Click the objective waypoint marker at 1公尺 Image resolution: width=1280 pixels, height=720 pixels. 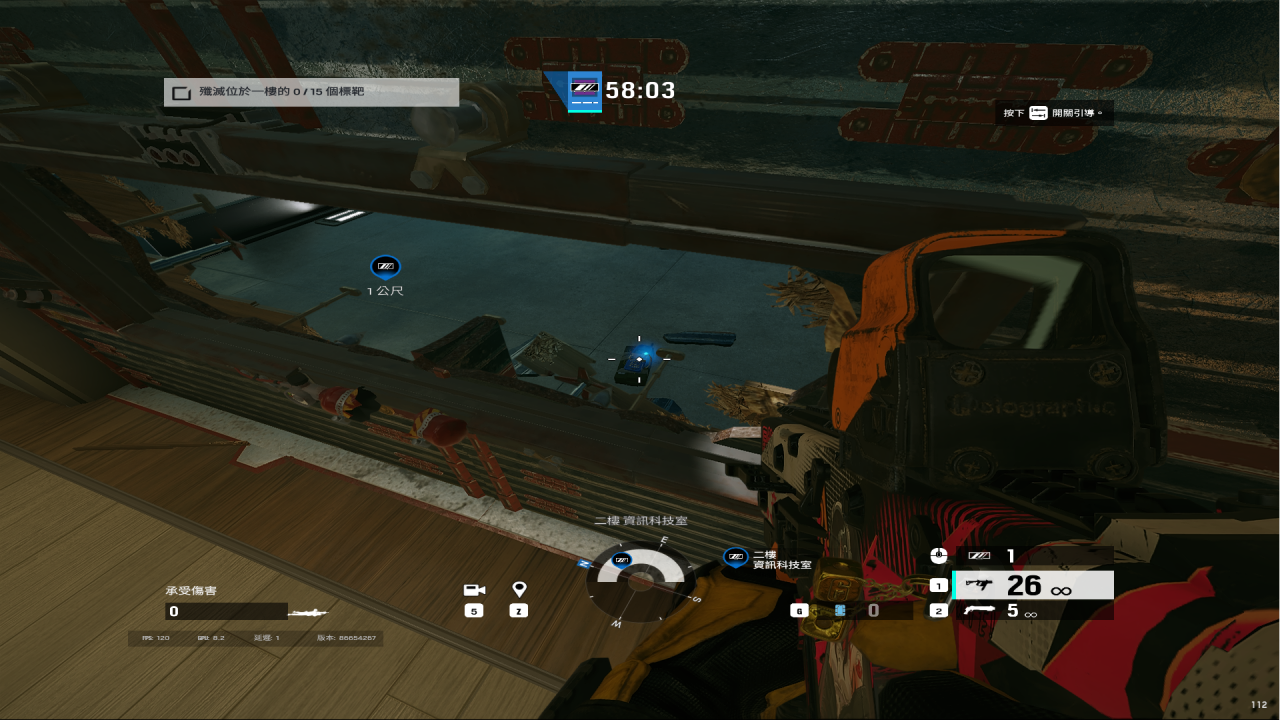click(385, 266)
